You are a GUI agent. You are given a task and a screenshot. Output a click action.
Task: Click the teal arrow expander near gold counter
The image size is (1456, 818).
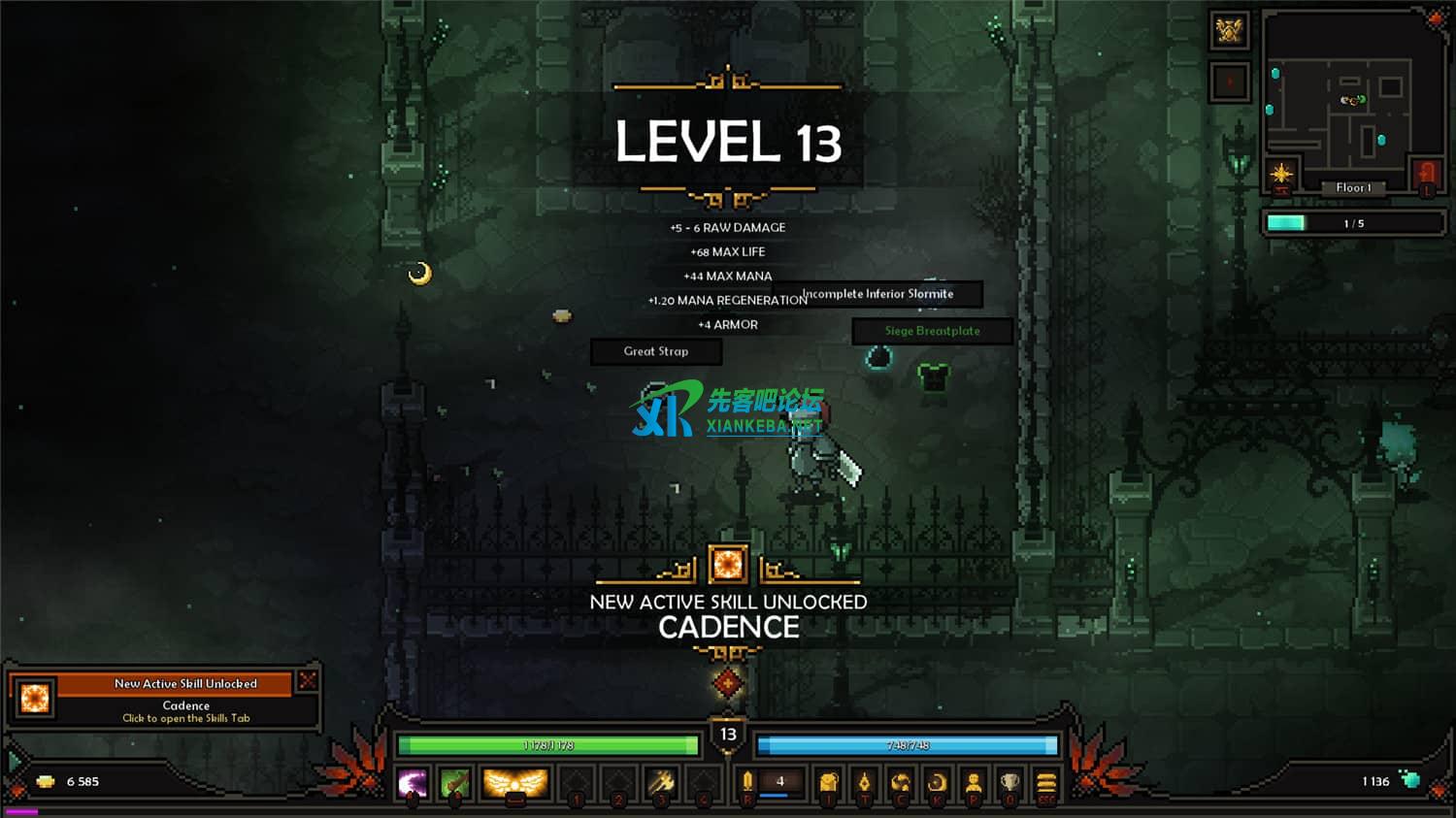pos(14,760)
